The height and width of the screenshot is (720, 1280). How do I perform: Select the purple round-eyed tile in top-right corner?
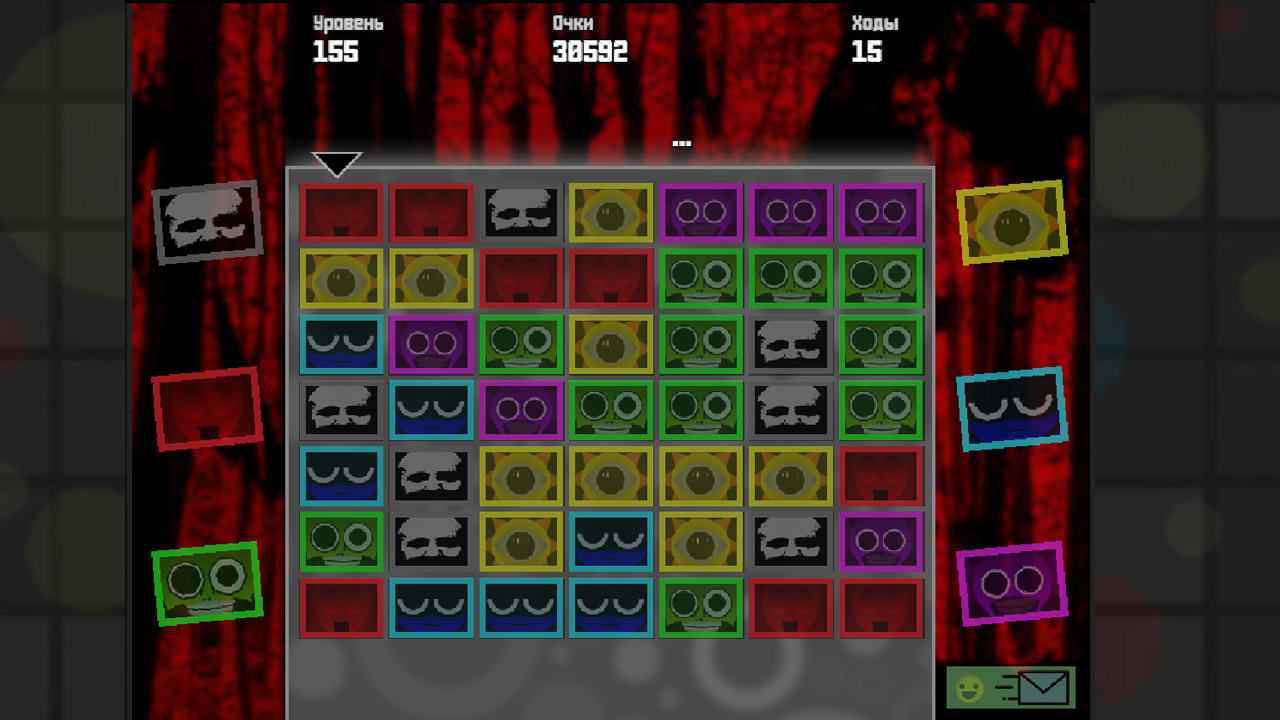tap(881, 212)
